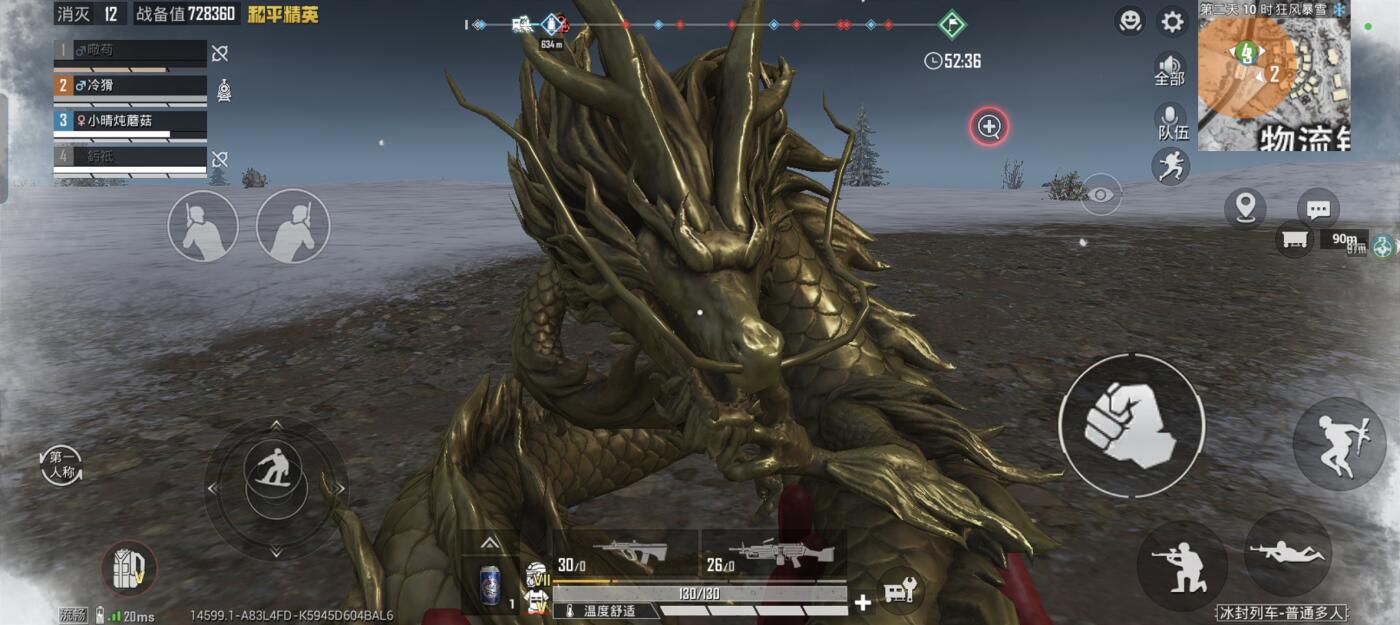Image resolution: width=1400 pixels, height=625 pixels.
Task: Select the light machine gun slot
Action: click(x=774, y=552)
